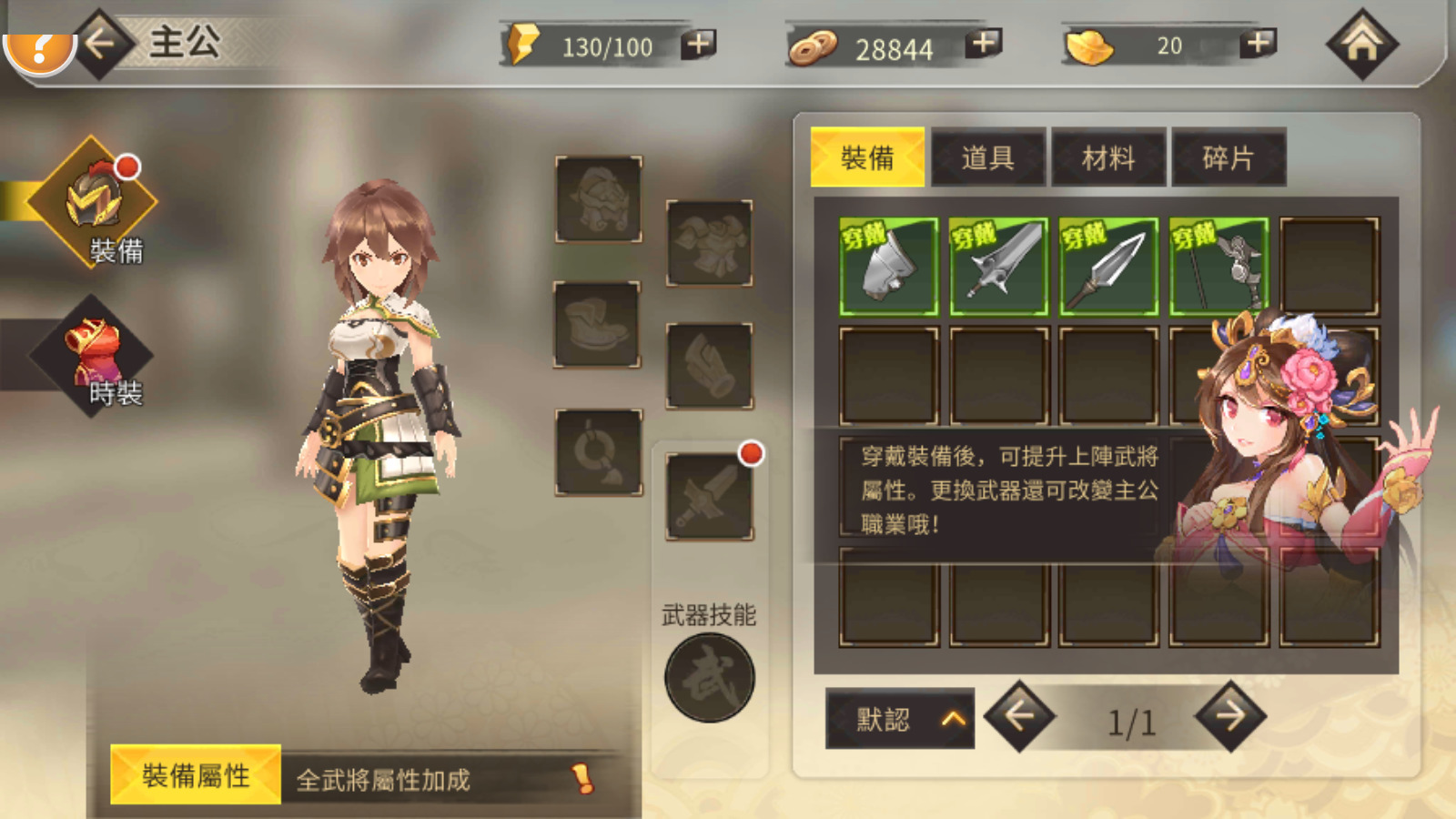This screenshot has width=1456, height=819.
Task: Open the ring accessory slot
Action: 598,453
